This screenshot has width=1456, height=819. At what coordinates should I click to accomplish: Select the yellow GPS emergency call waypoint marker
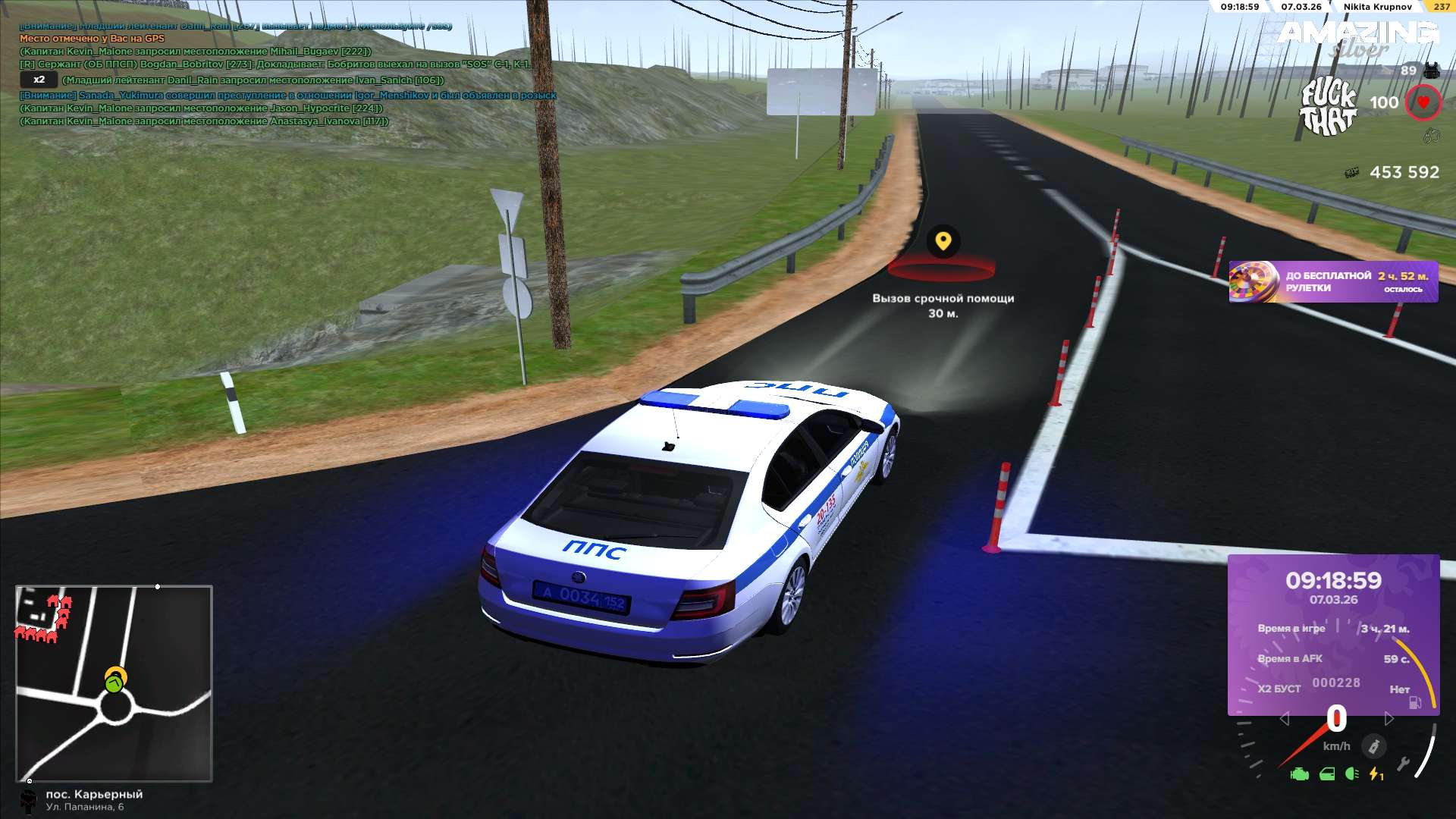[x=943, y=242]
